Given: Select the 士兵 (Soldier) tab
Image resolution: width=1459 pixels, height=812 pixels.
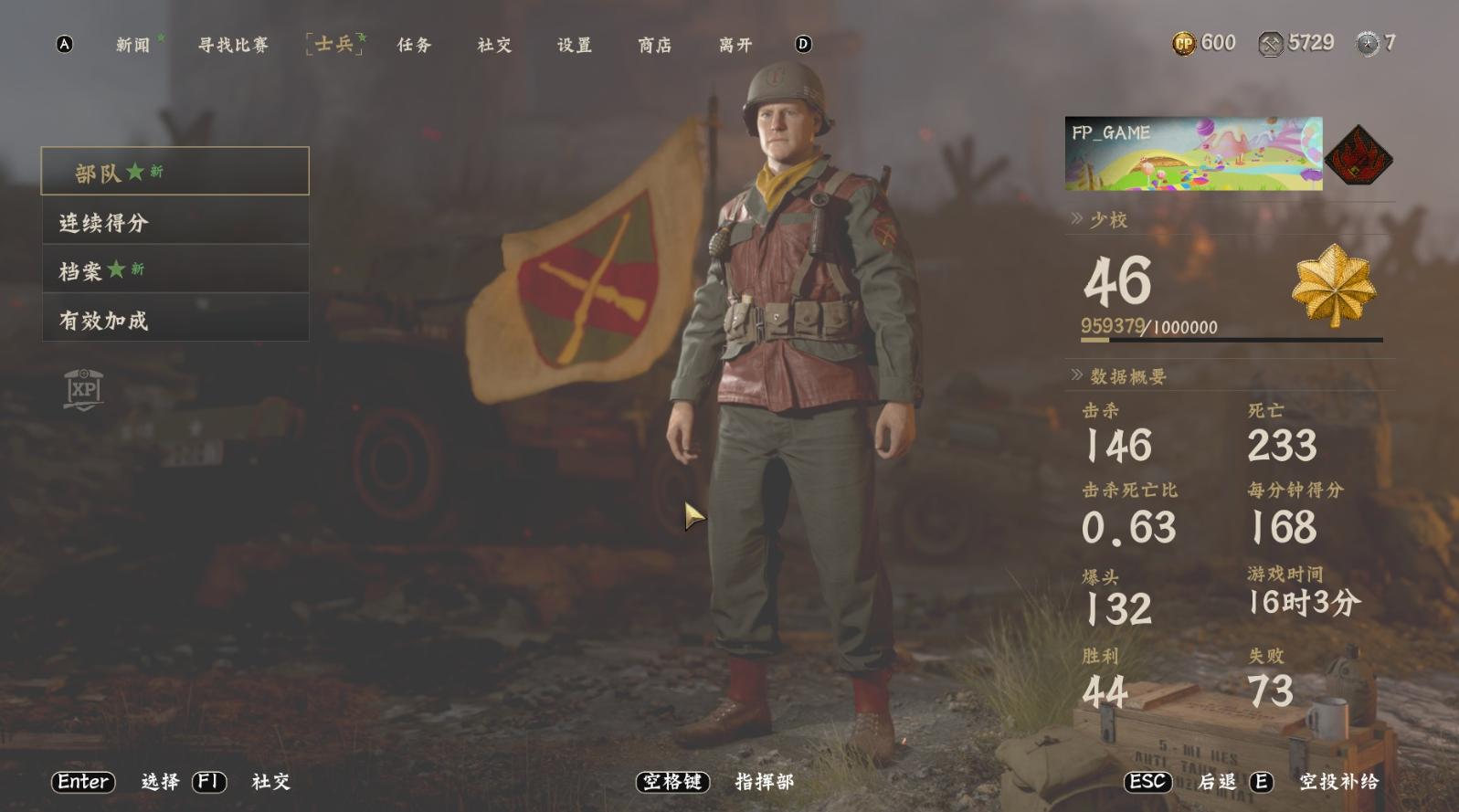Looking at the screenshot, I should point(334,44).
